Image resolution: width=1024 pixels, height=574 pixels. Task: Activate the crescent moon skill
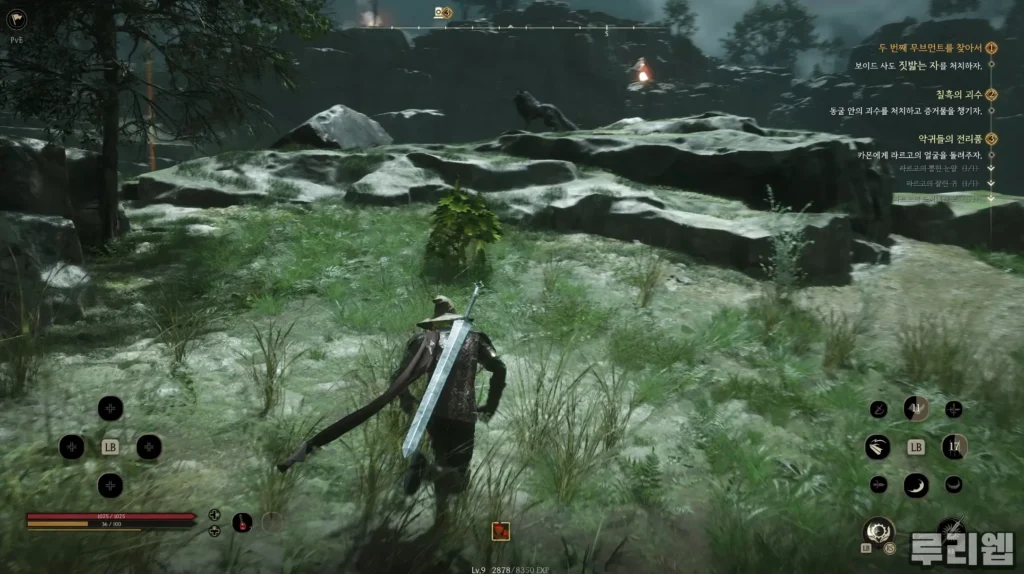click(x=916, y=485)
